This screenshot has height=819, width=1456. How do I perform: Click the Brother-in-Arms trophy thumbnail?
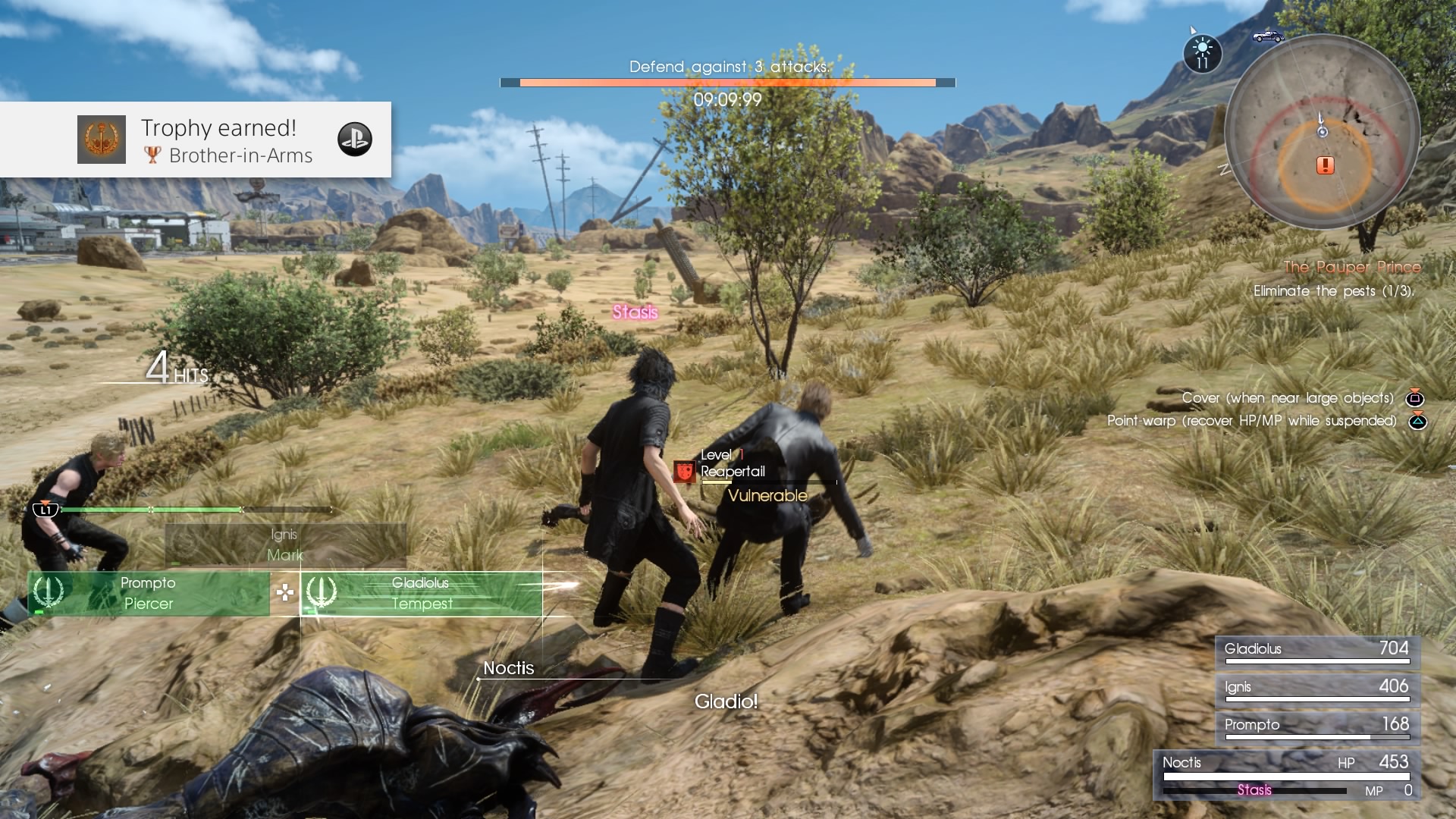coord(102,140)
